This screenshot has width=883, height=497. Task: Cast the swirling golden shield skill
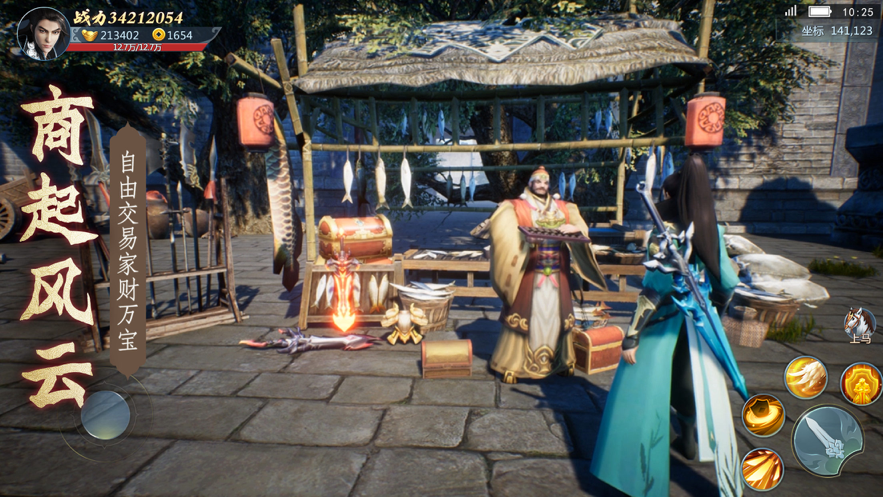[x=763, y=415]
